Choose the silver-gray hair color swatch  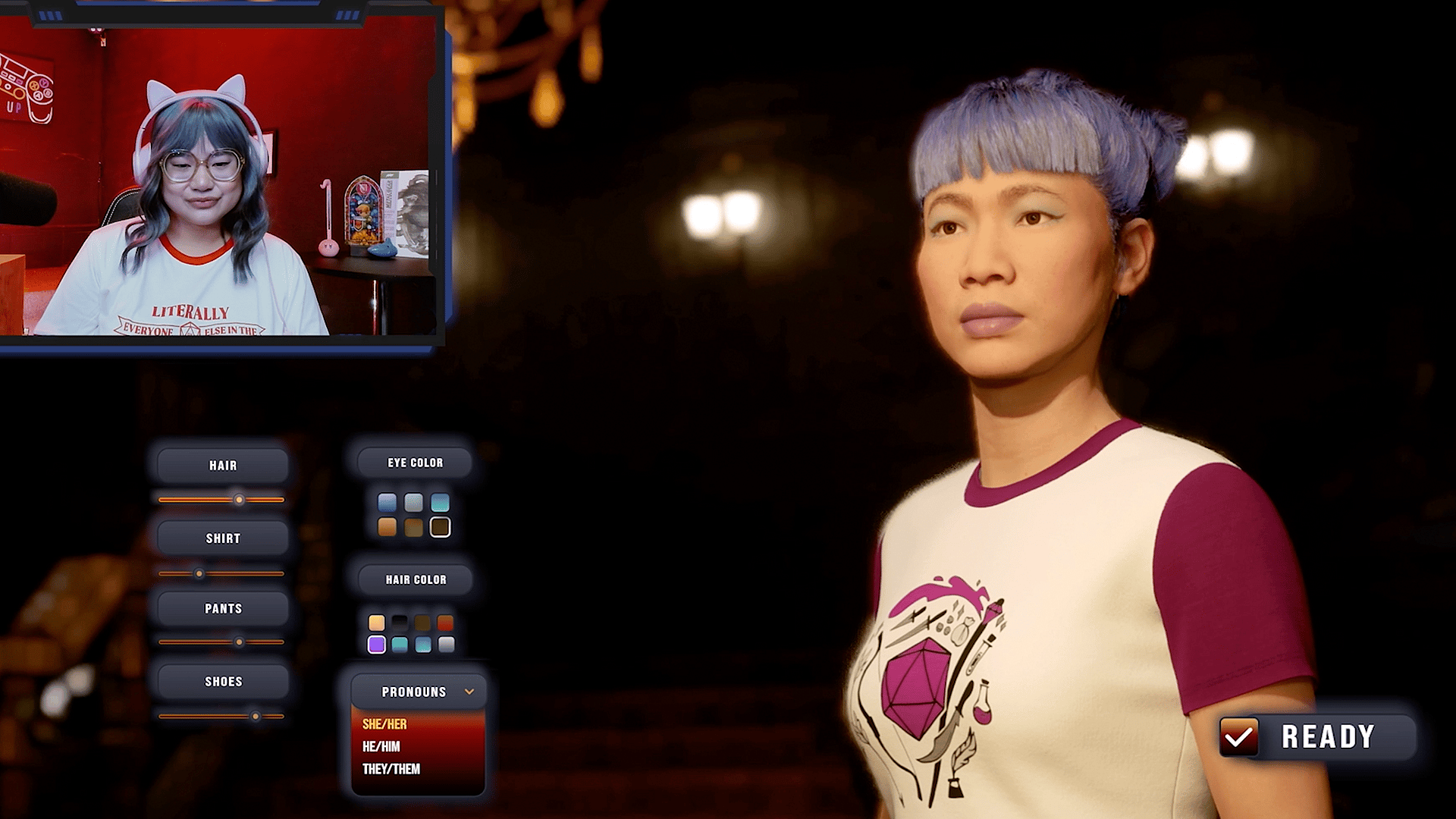click(x=446, y=645)
